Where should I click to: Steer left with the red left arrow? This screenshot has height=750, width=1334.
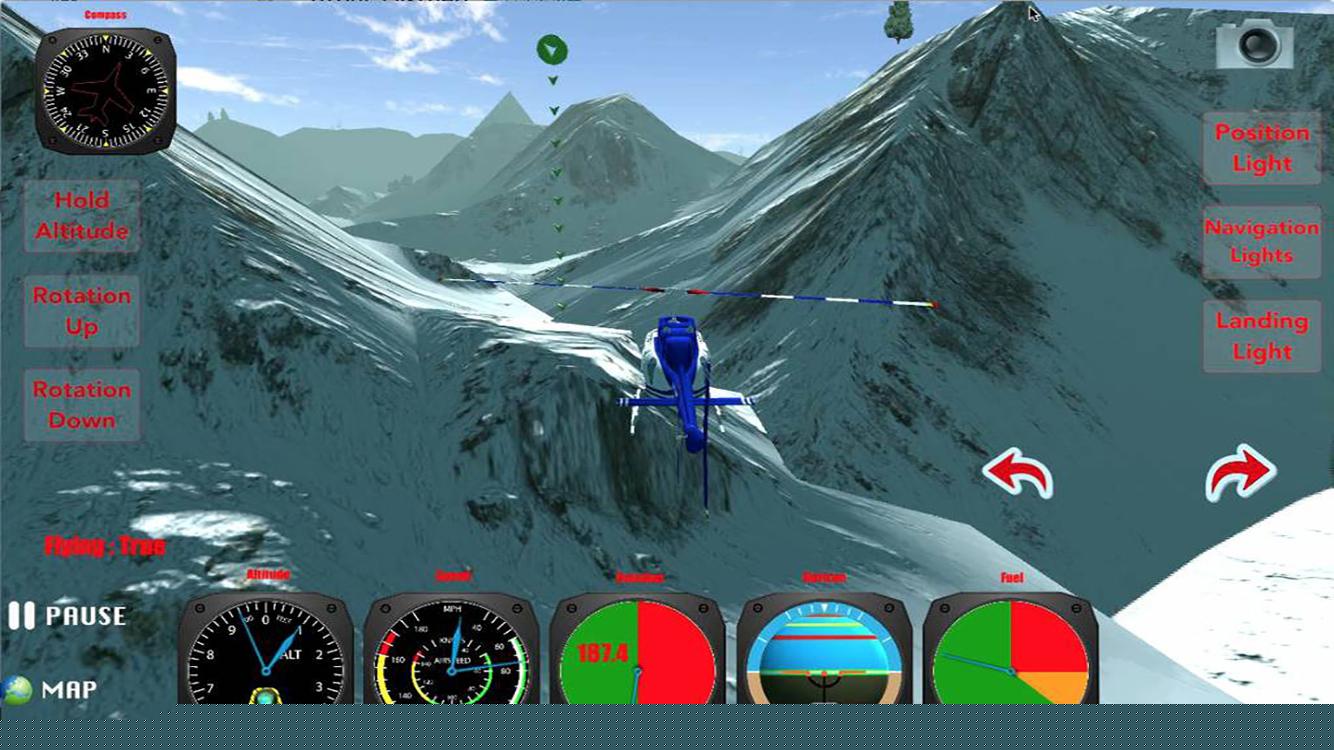click(1018, 472)
